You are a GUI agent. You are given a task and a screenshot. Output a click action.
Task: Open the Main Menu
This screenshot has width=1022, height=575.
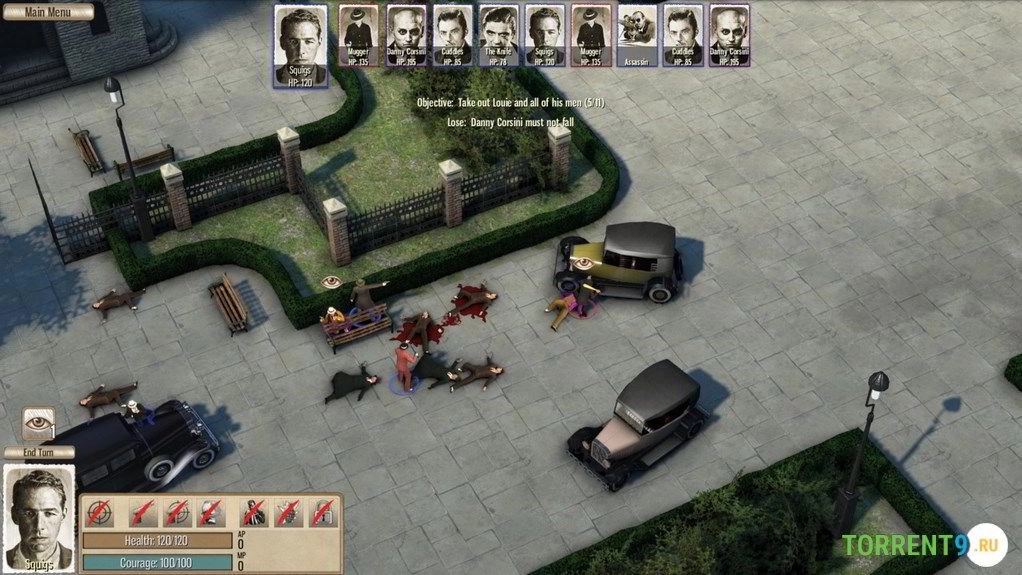pyautogui.click(x=47, y=12)
